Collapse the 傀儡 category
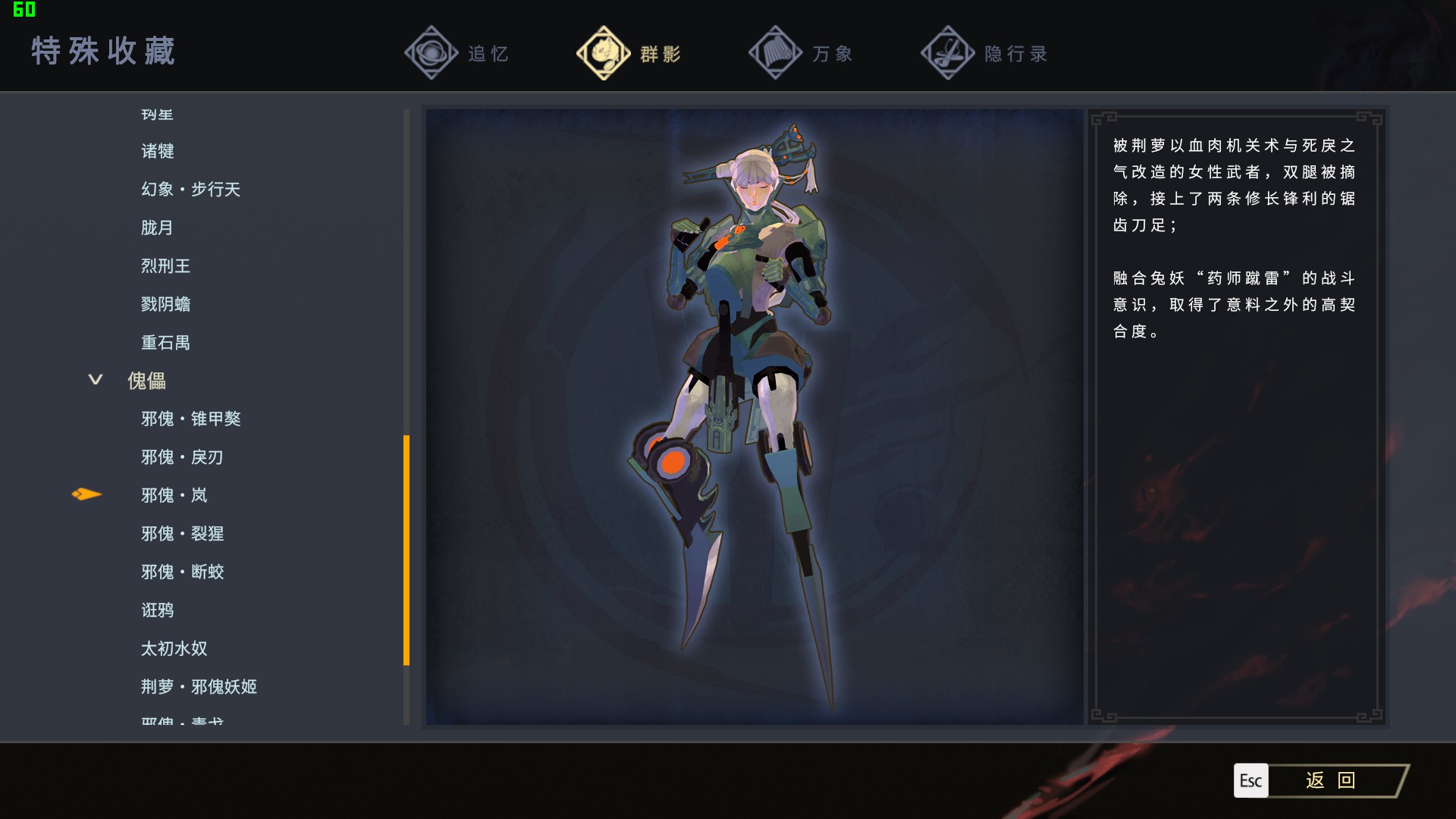This screenshot has width=1456, height=819. click(x=96, y=380)
